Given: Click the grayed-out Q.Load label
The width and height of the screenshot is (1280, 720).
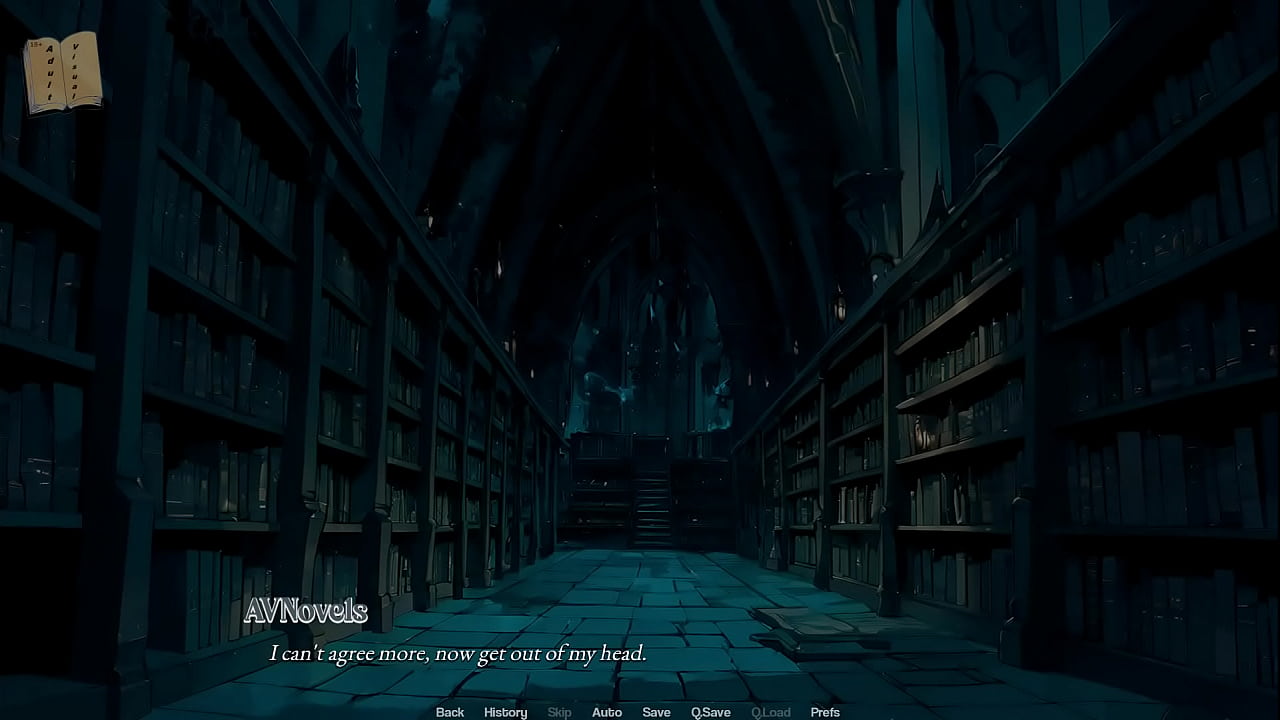Looking at the screenshot, I should click(771, 712).
